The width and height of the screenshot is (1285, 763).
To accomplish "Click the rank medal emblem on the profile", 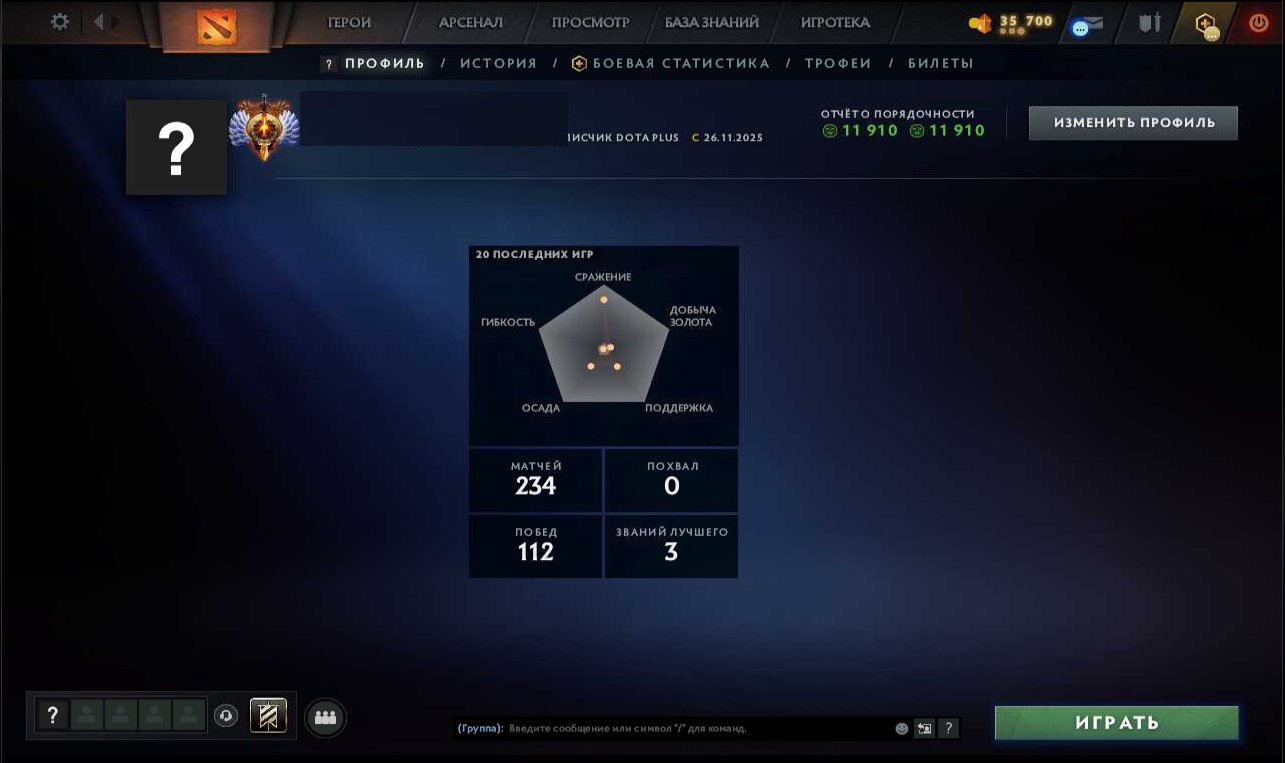I will pyautogui.click(x=263, y=130).
